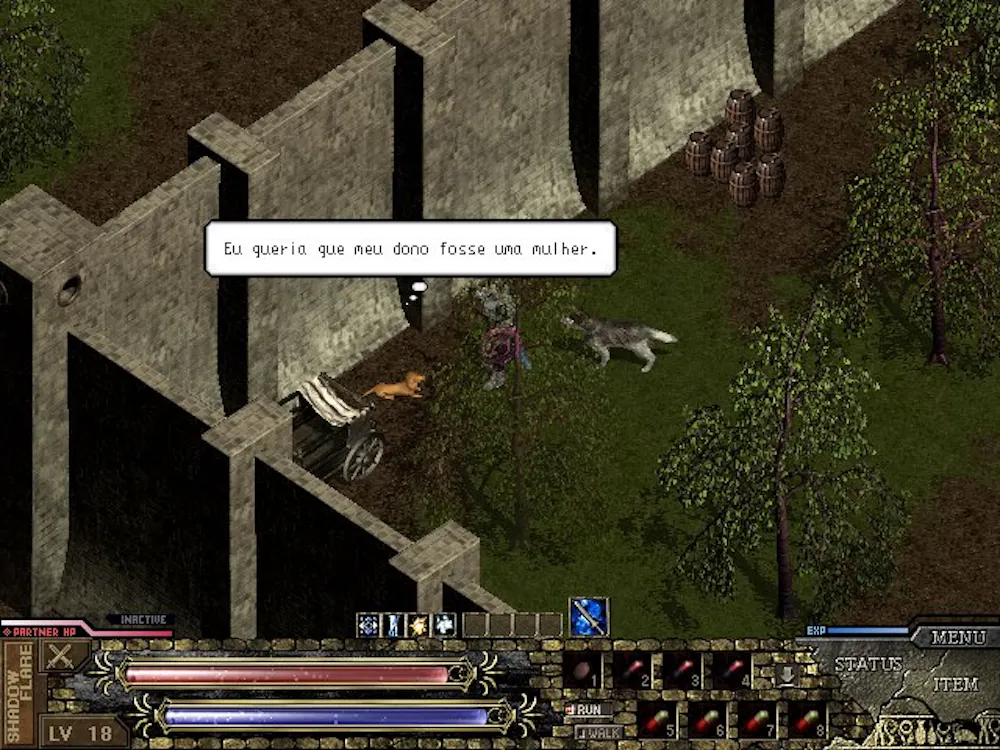Toggle the RUN movement mode
Screen dimensions: 1000x750
588,709
